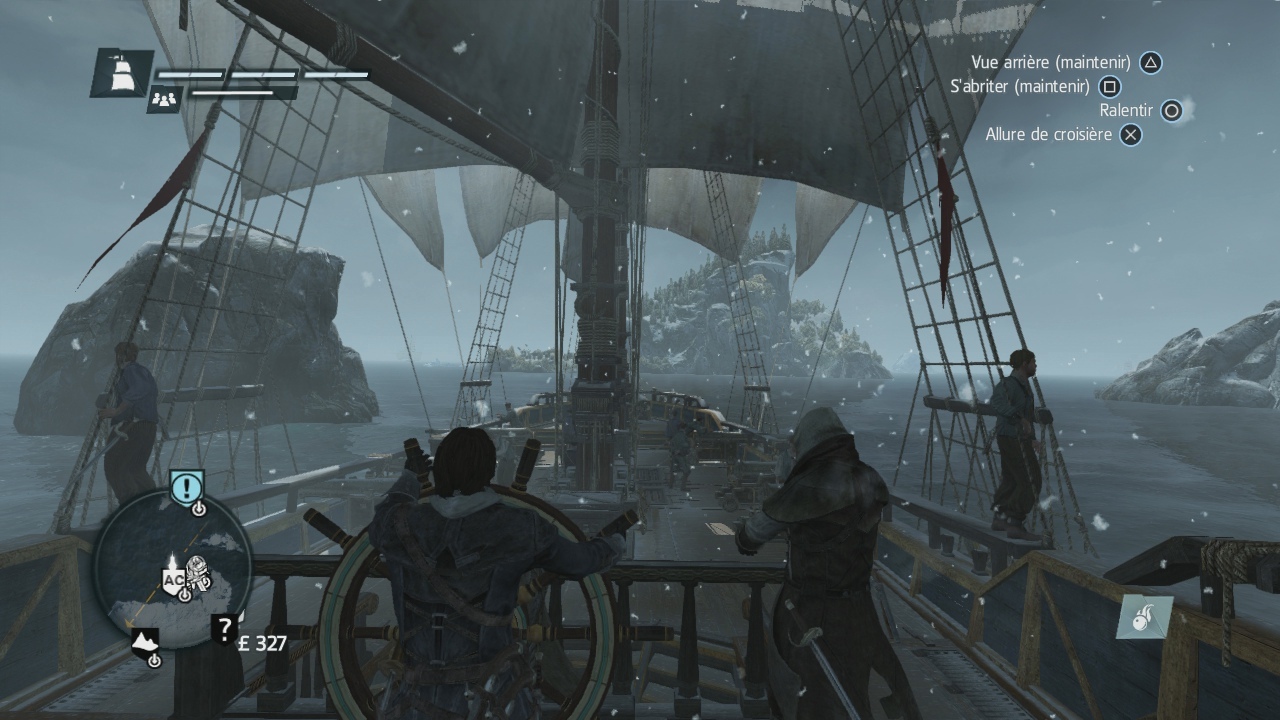Click the mountain marker below the minimap
This screenshot has height=720, width=1280.
click(x=145, y=641)
